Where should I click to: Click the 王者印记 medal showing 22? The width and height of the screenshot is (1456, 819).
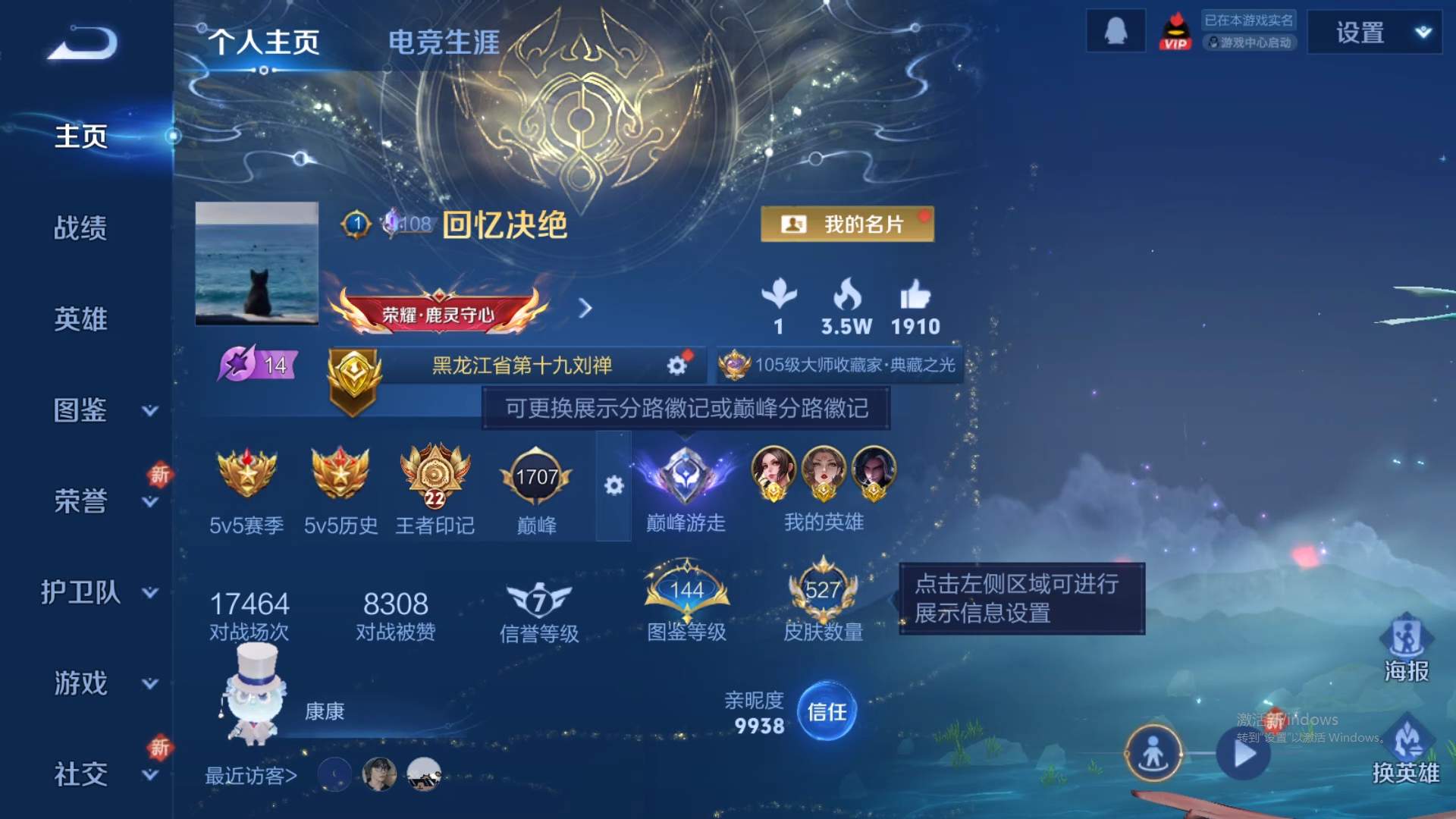point(435,476)
